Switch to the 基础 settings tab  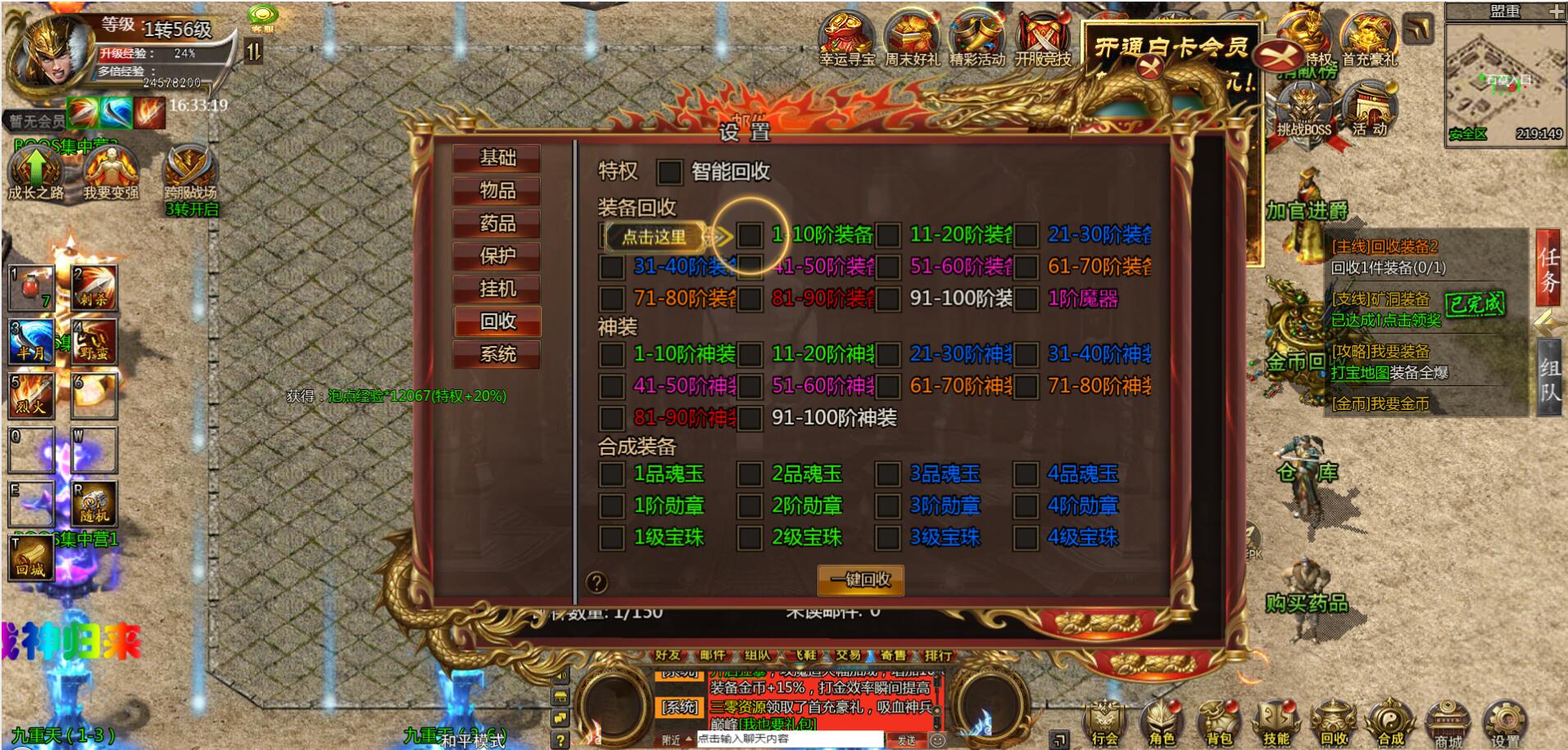coord(497,158)
